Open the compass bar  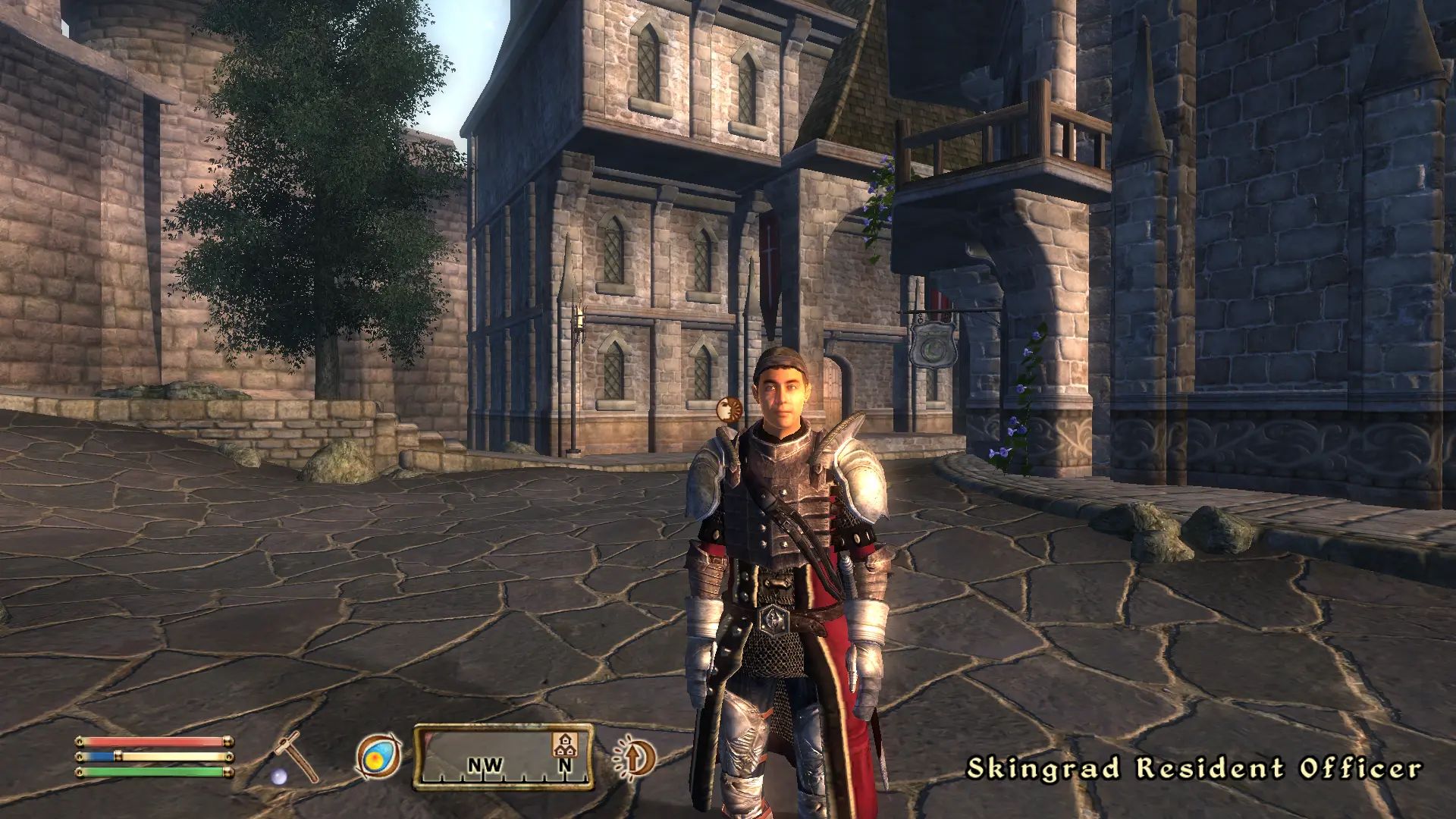[503, 758]
